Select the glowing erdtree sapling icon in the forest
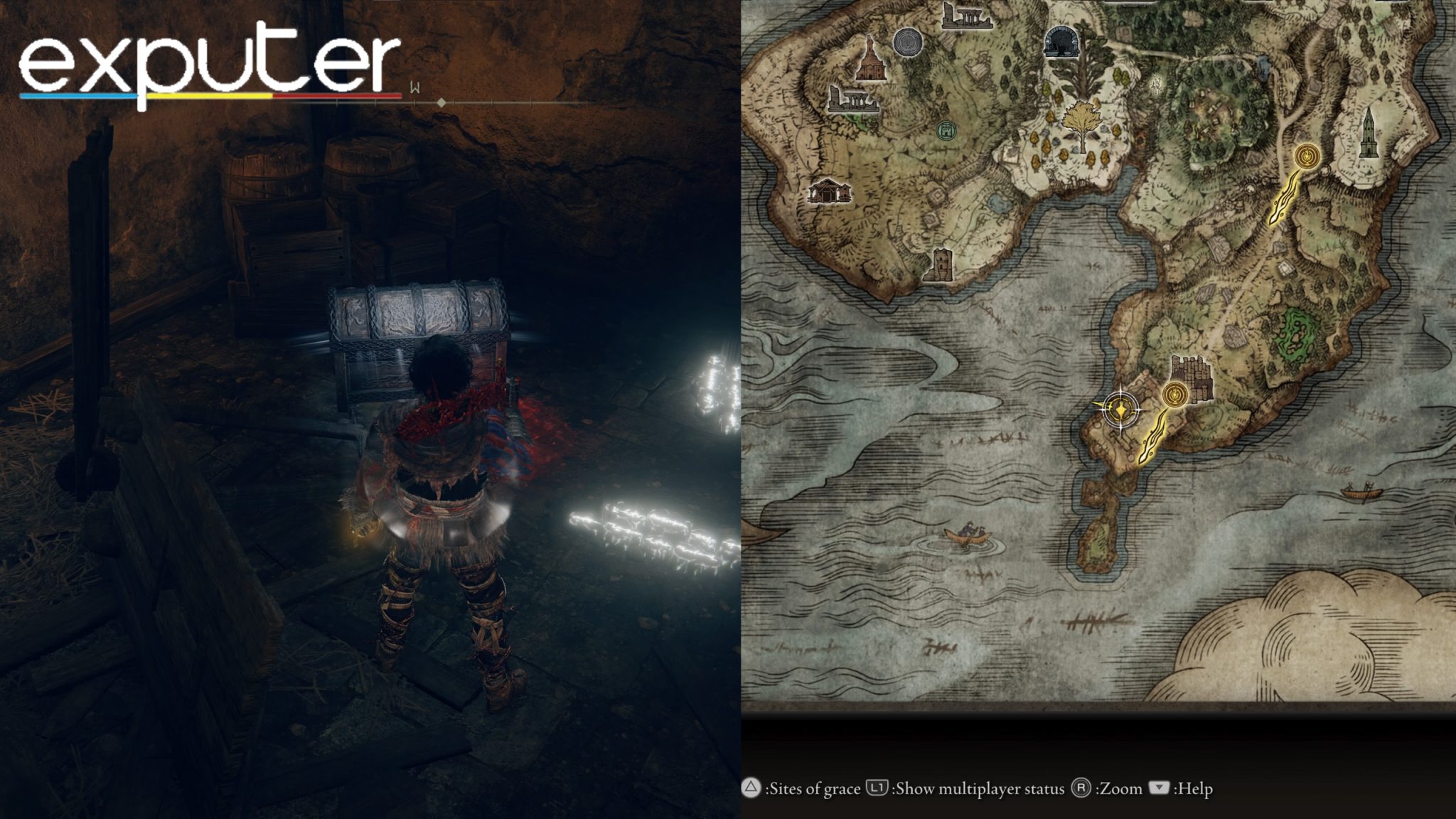Image resolution: width=1456 pixels, height=819 pixels. [x=1156, y=85]
